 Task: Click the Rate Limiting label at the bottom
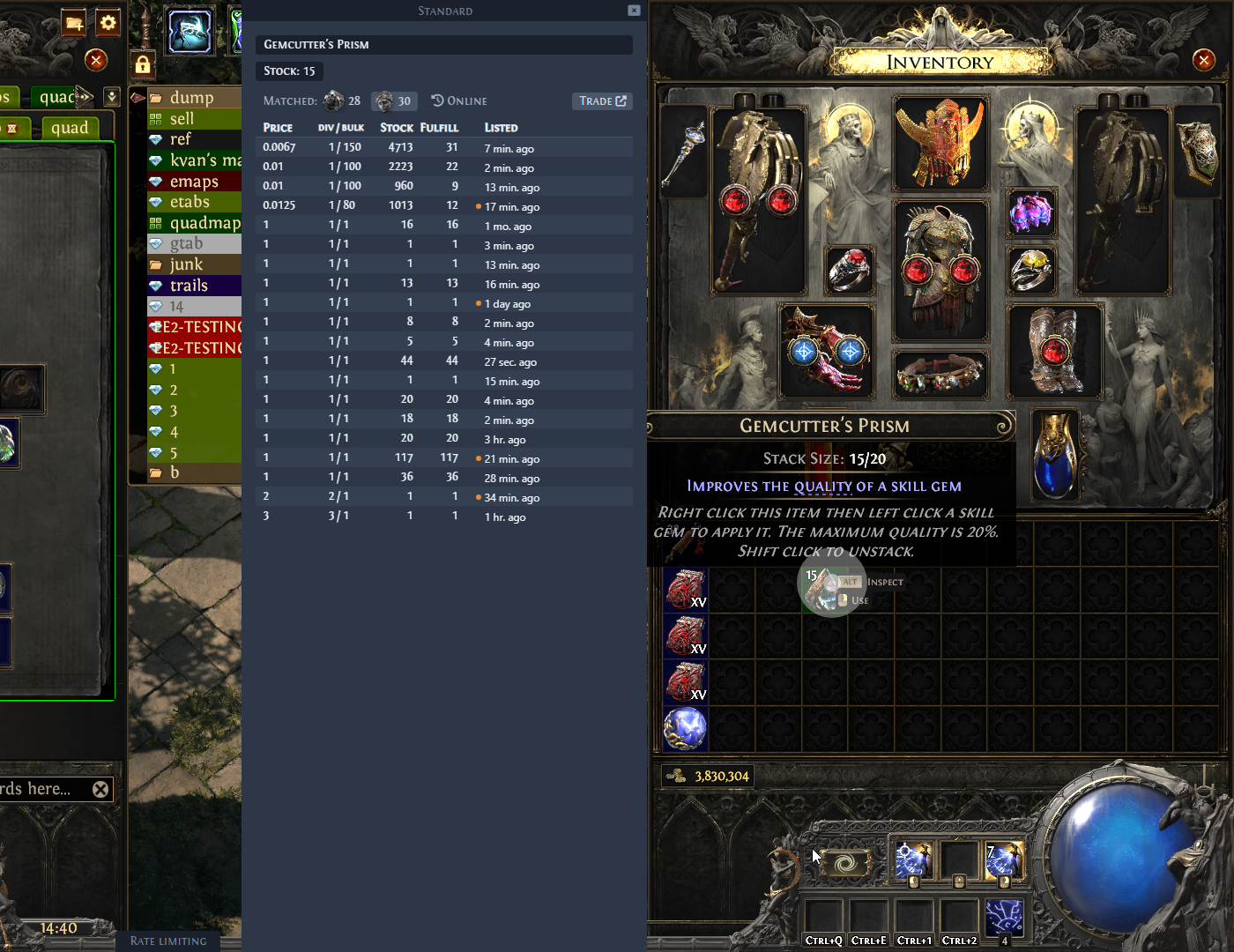point(167,941)
